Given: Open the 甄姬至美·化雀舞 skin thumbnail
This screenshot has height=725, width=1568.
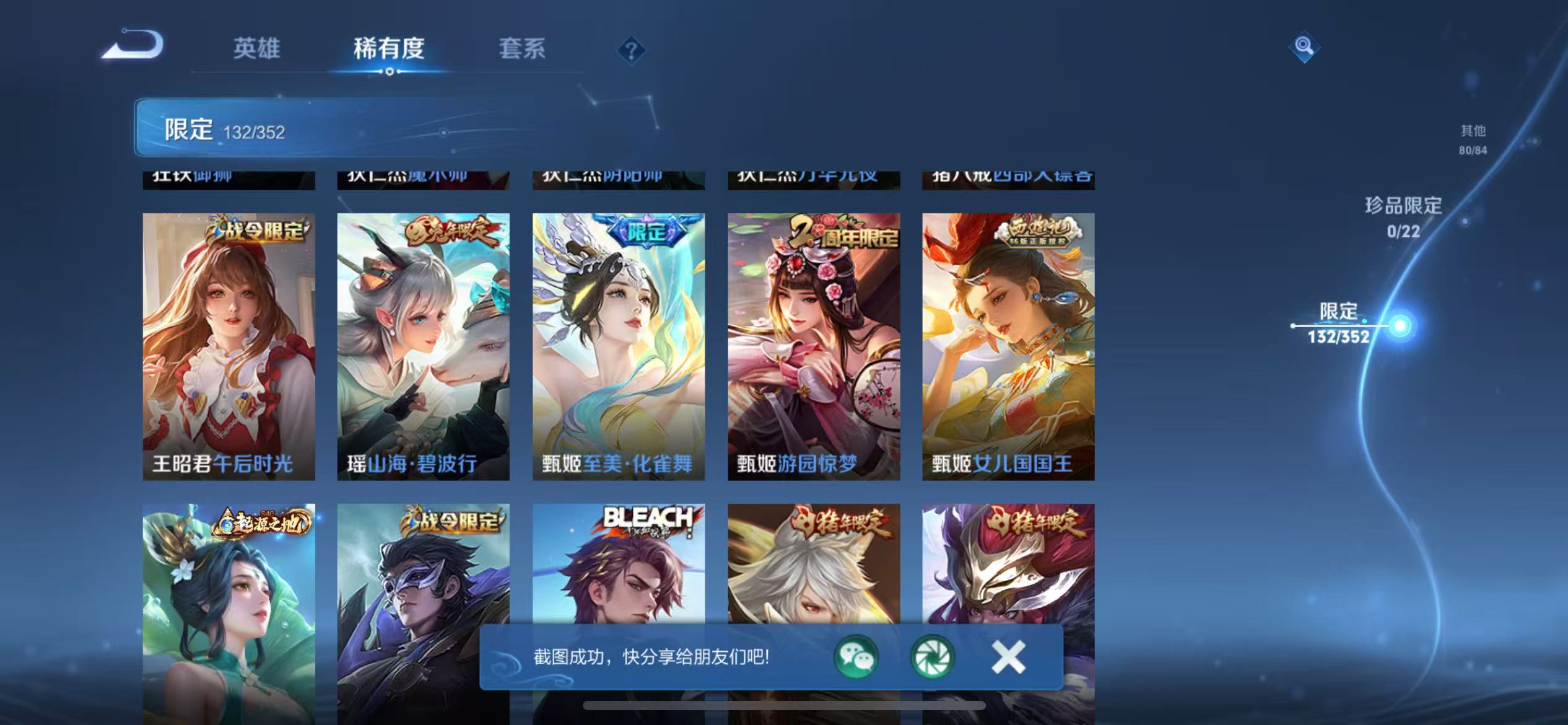Looking at the screenshot, I should (619, 341).
